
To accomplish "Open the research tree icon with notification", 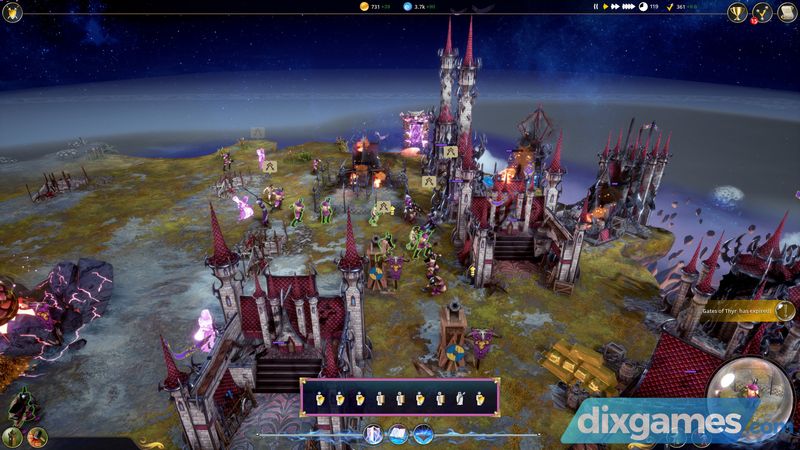I will click(x=762, y=13).
